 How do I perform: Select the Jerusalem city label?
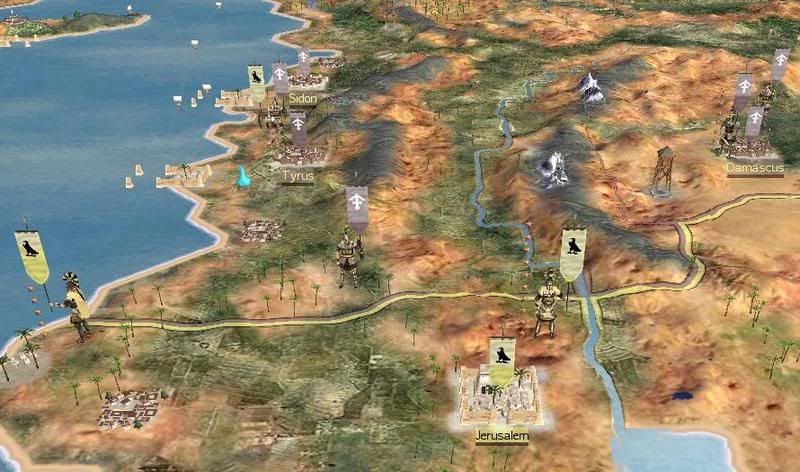click(501, 436)
